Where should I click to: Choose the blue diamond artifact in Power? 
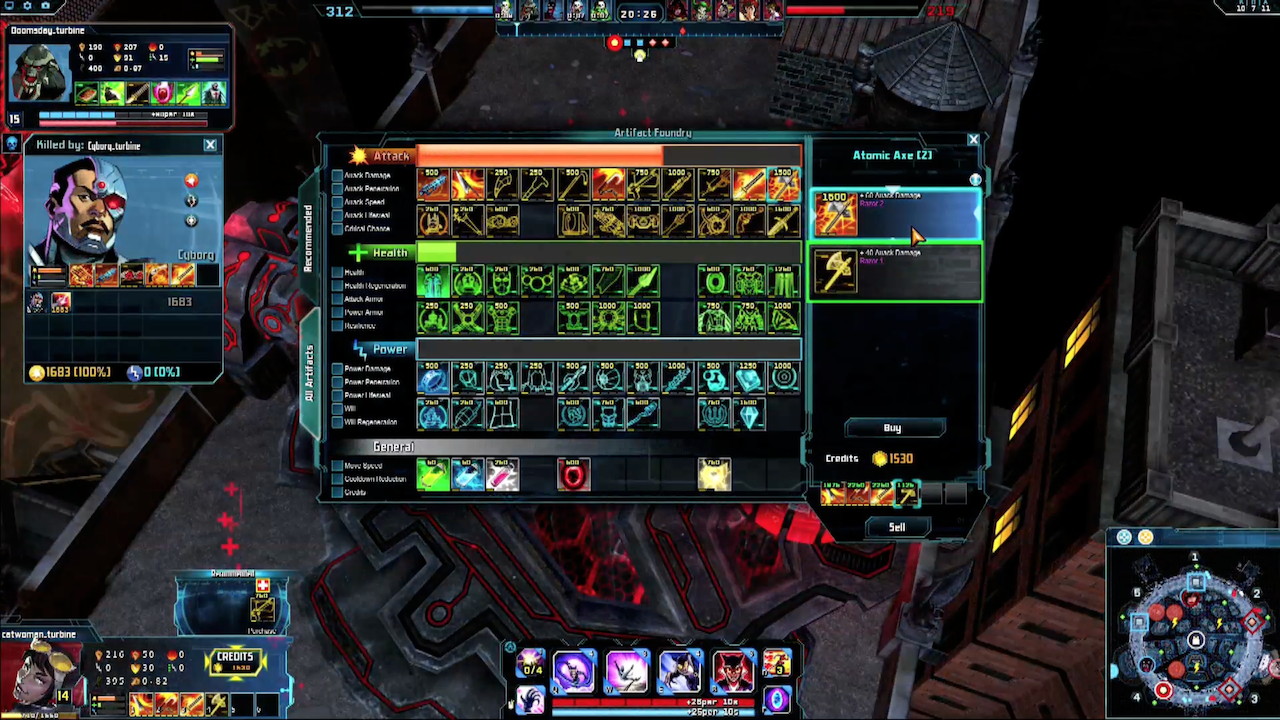click(749, 414)
